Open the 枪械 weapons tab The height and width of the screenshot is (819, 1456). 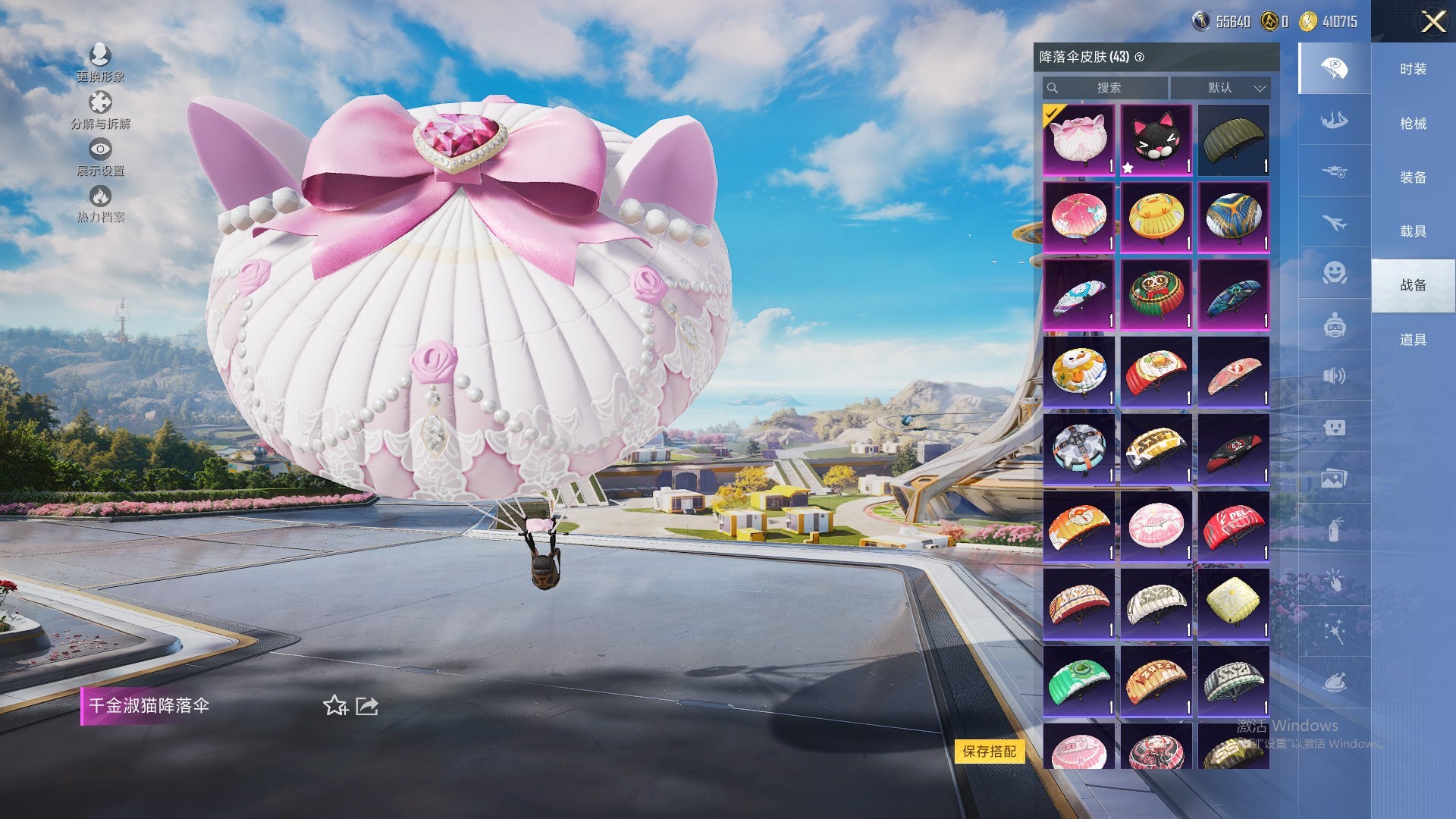click(x=1413, y=124)
